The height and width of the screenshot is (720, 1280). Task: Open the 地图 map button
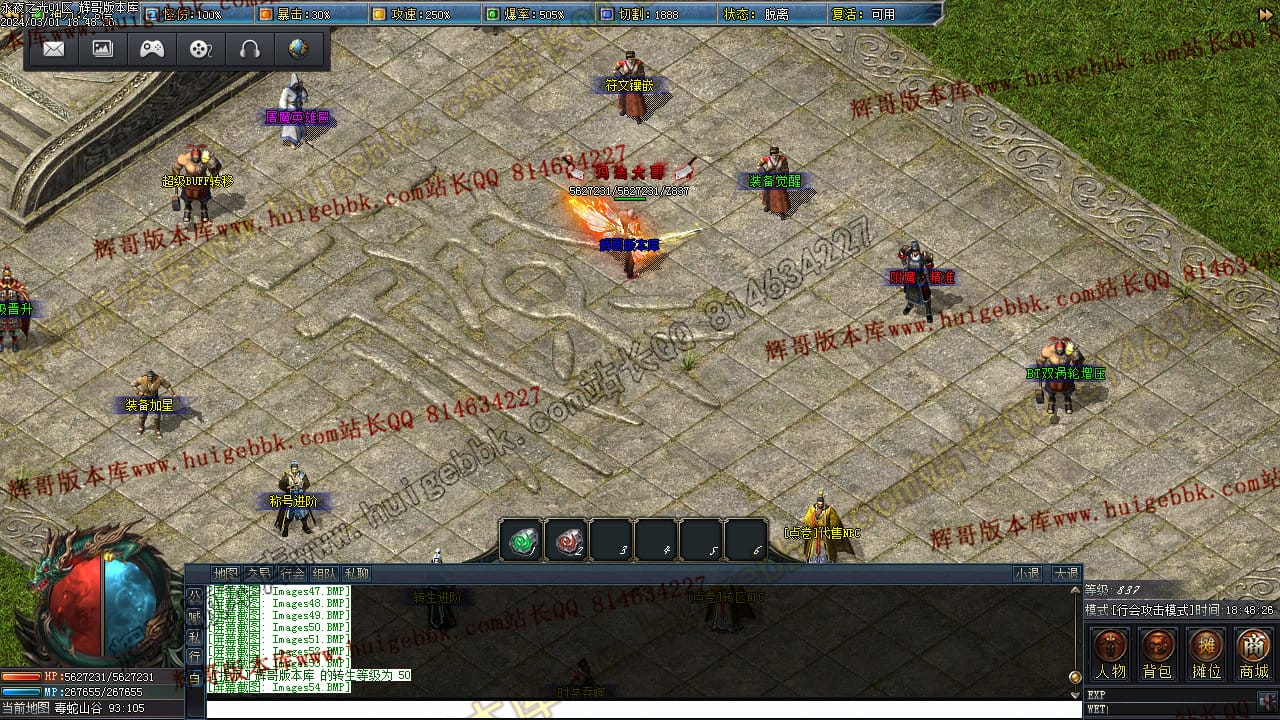pos(226,573)
